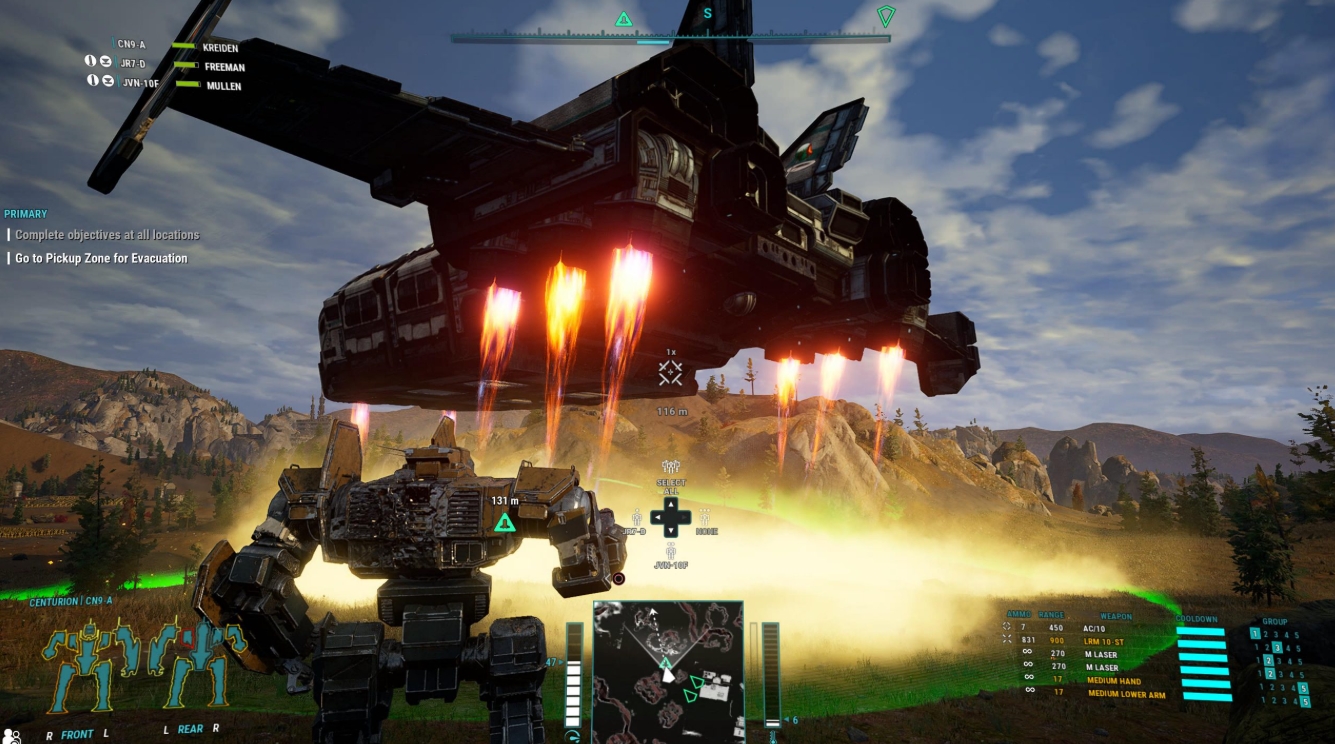The width and height of the screenshot is (1335, 744).
Task: Click the PRIMARY objectives header
Action: [x=24, y=213]
